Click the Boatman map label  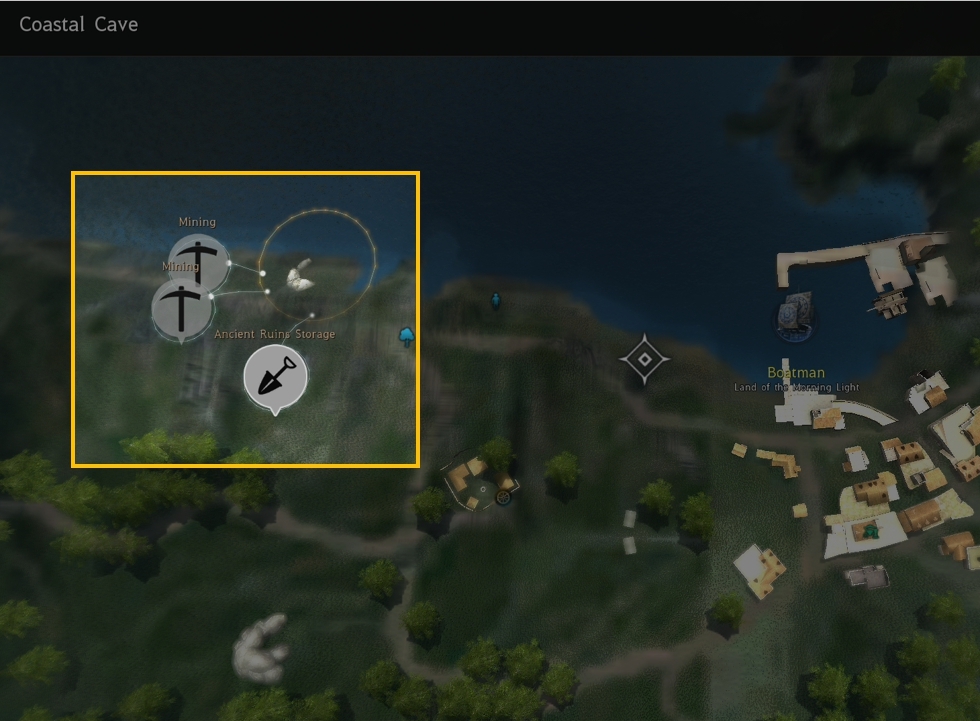796,373
